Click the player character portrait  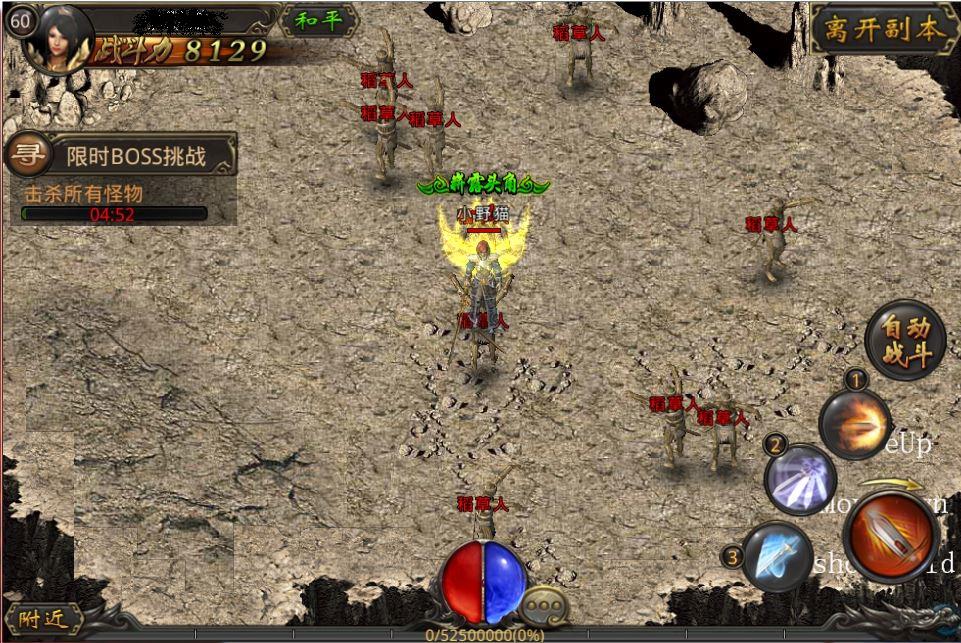coord(58,39)
